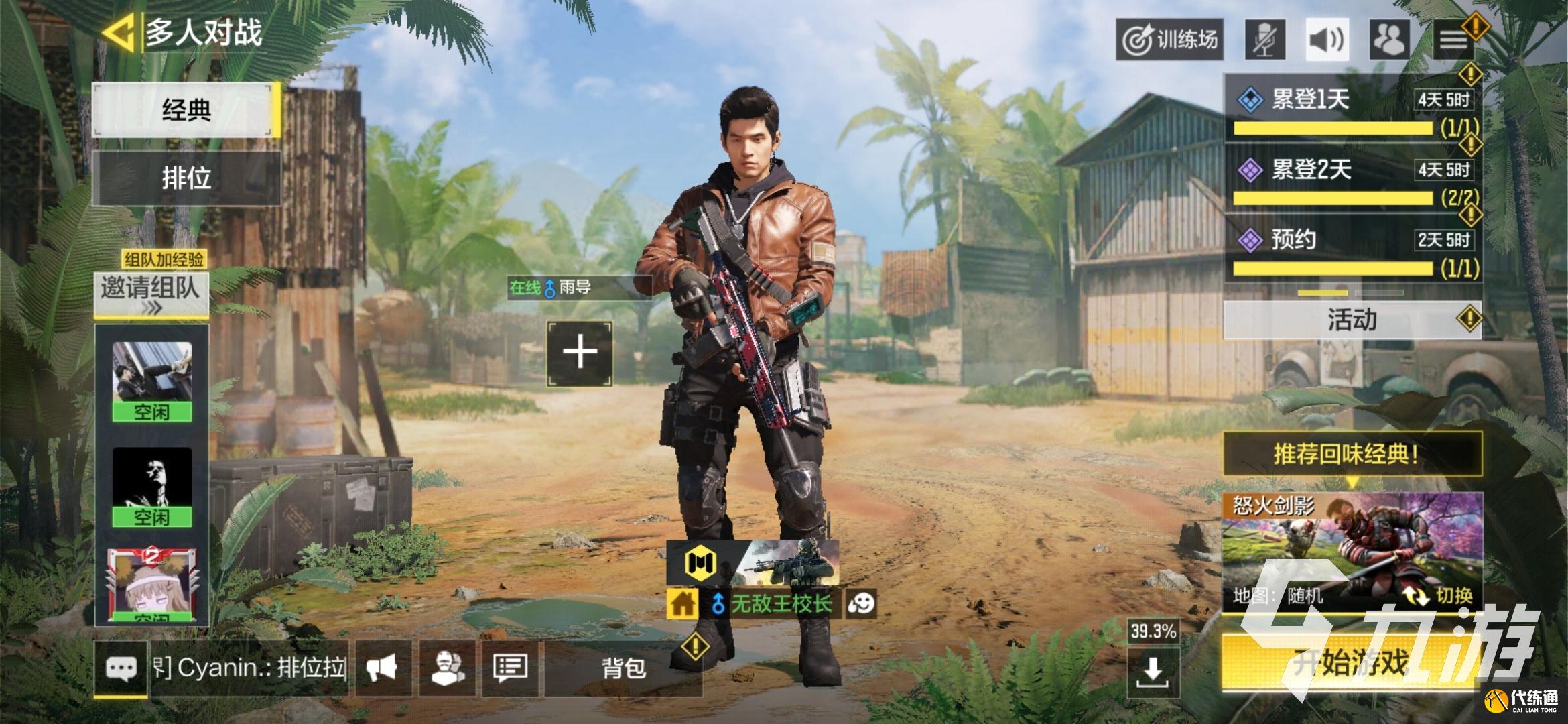Add a teammate with the plus slot
This screenshot has width=1568, height=724.
tap(580, 353)
